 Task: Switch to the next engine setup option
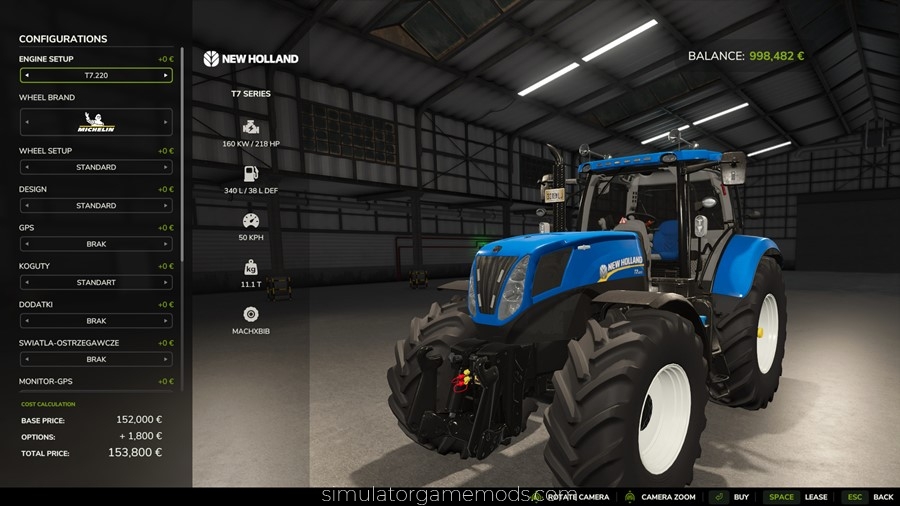tap(166, 75)
